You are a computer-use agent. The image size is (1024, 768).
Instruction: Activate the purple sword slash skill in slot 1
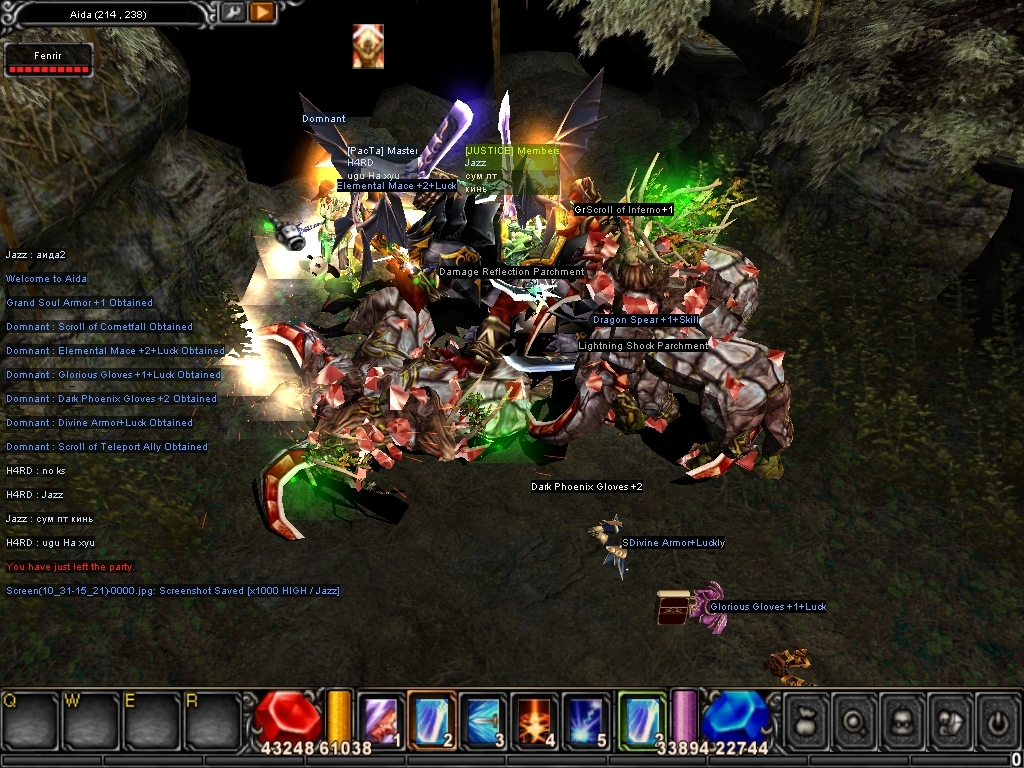380,718
